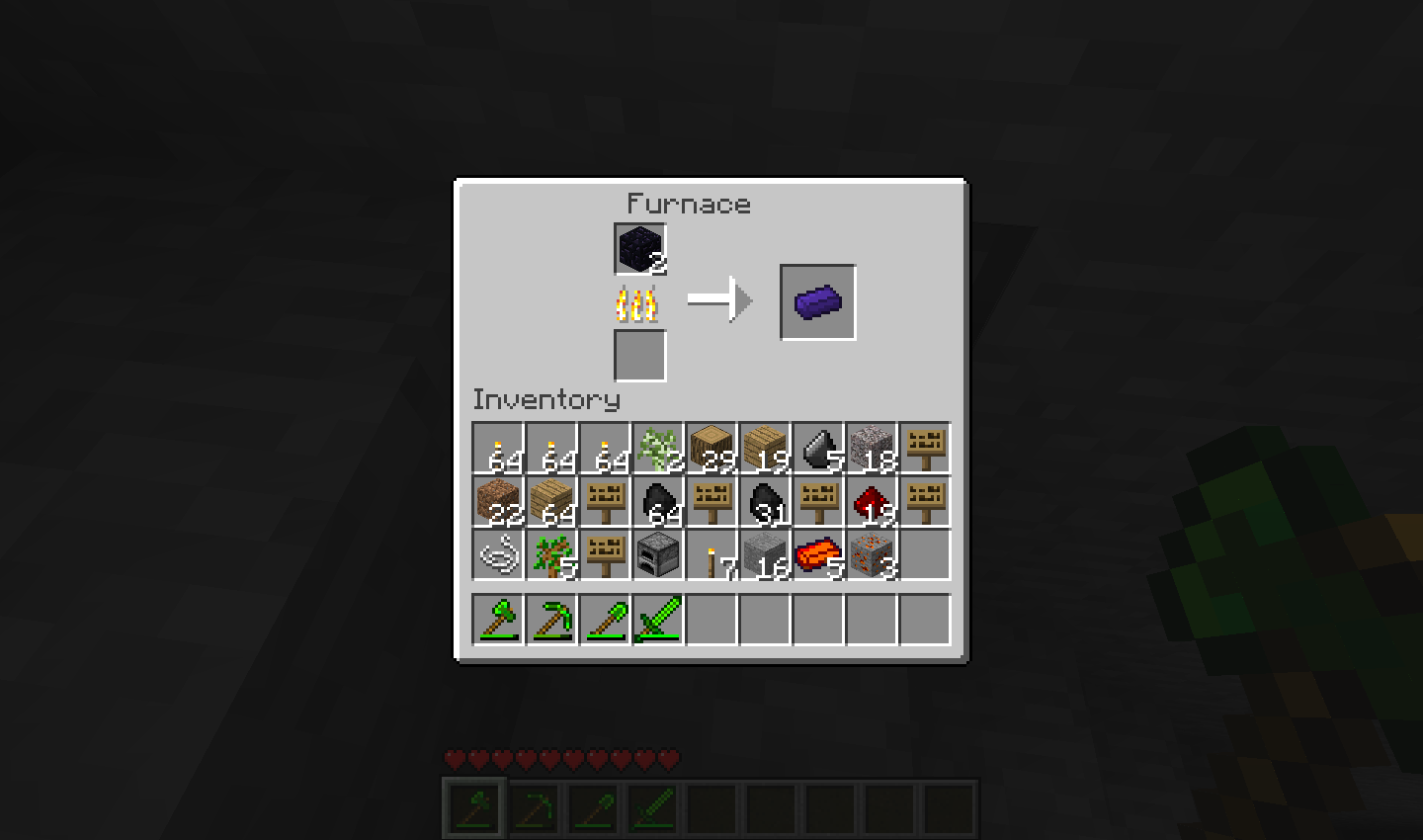
Task: Take the purple ingot from the output slot
Action: (x=817, y=300)
